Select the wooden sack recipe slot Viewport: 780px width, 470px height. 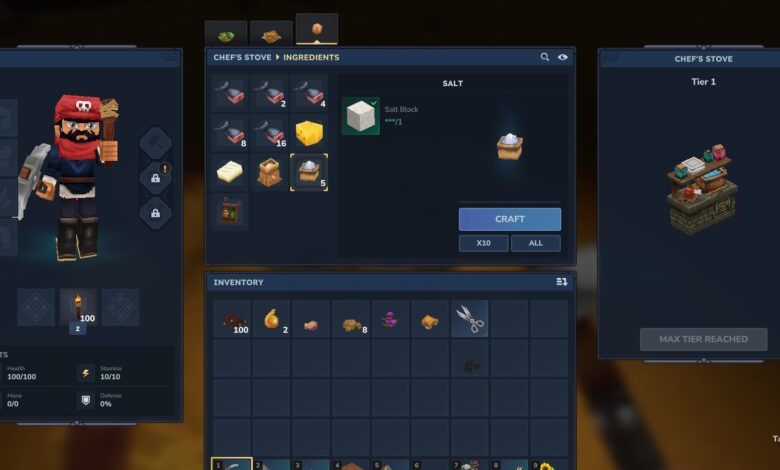269,172
